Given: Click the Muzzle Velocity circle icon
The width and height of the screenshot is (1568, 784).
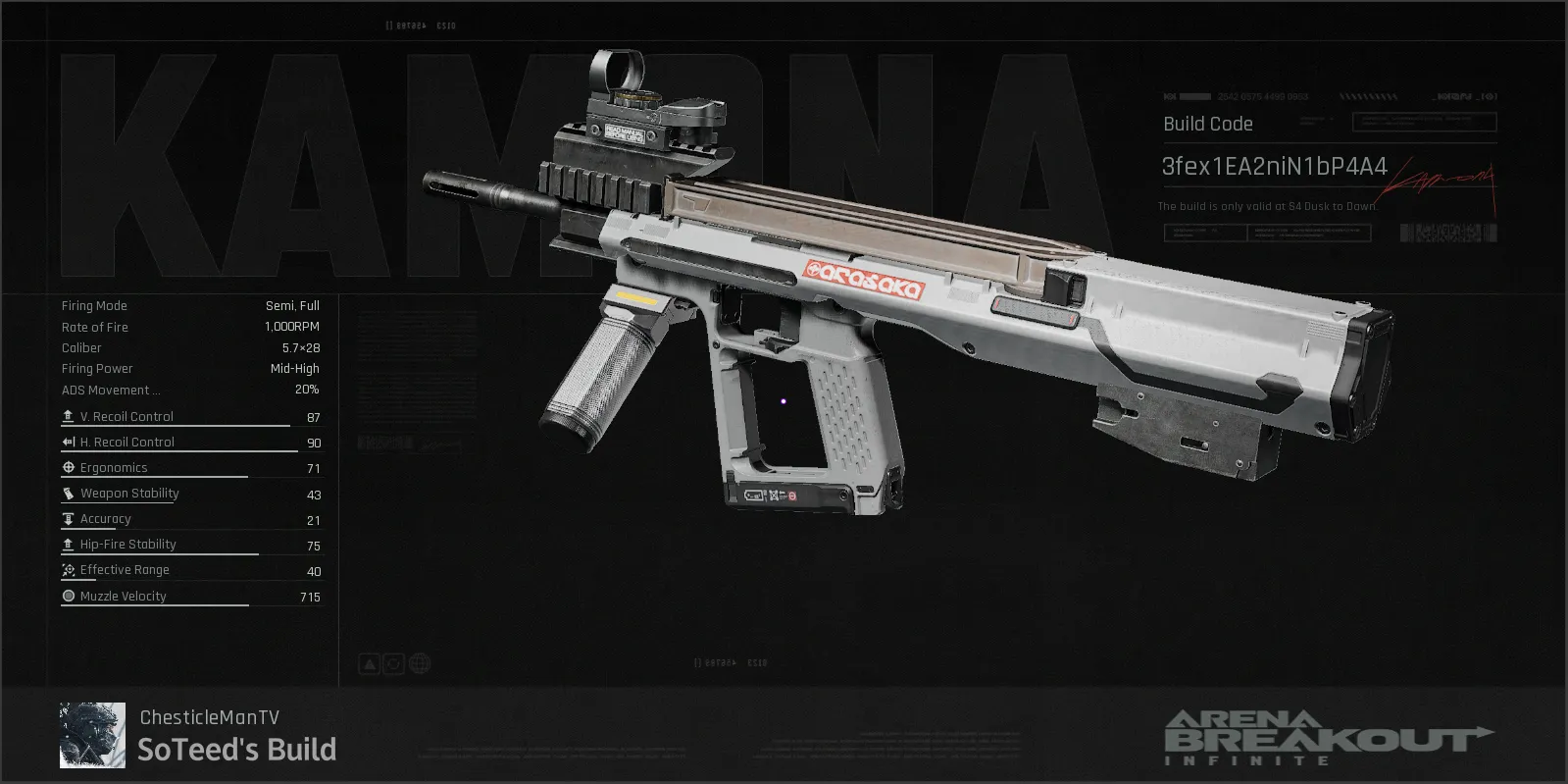Looking at the screenshot, I should pyautogui.click(x=68, y=595).
